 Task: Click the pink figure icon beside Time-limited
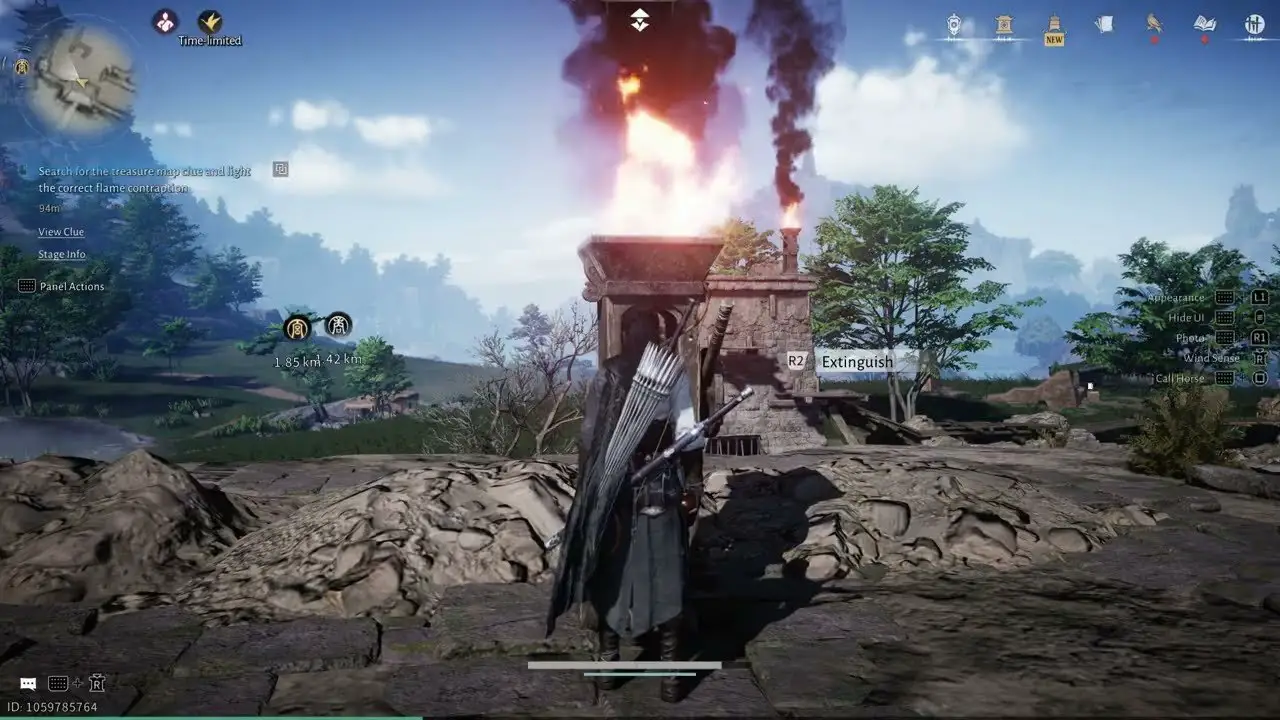click(165, 21)
